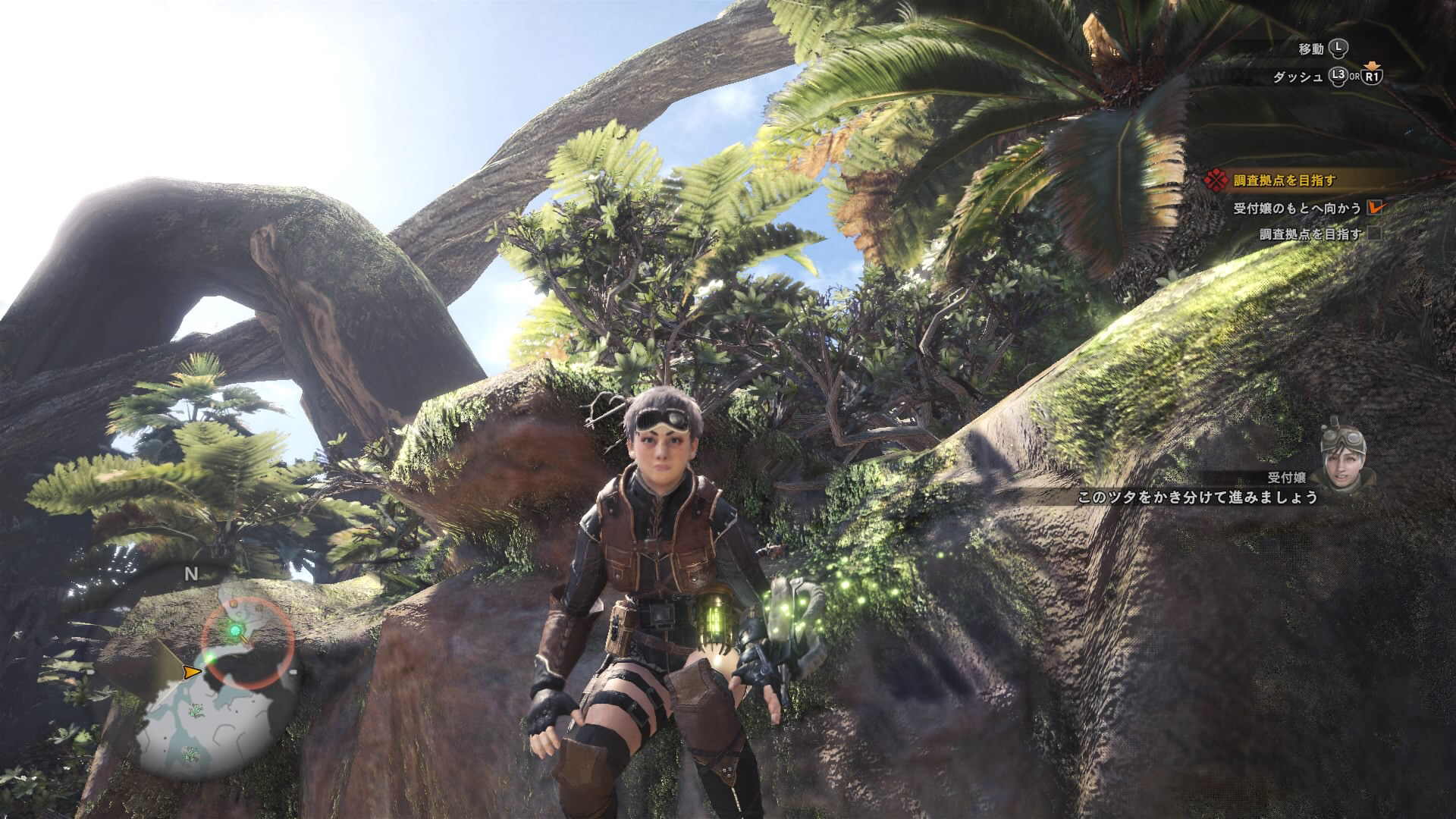Click the unchecked 調査拠点を目指す objective checkbox
This screenshot has width=1456, height=819.
point(1374,234)
